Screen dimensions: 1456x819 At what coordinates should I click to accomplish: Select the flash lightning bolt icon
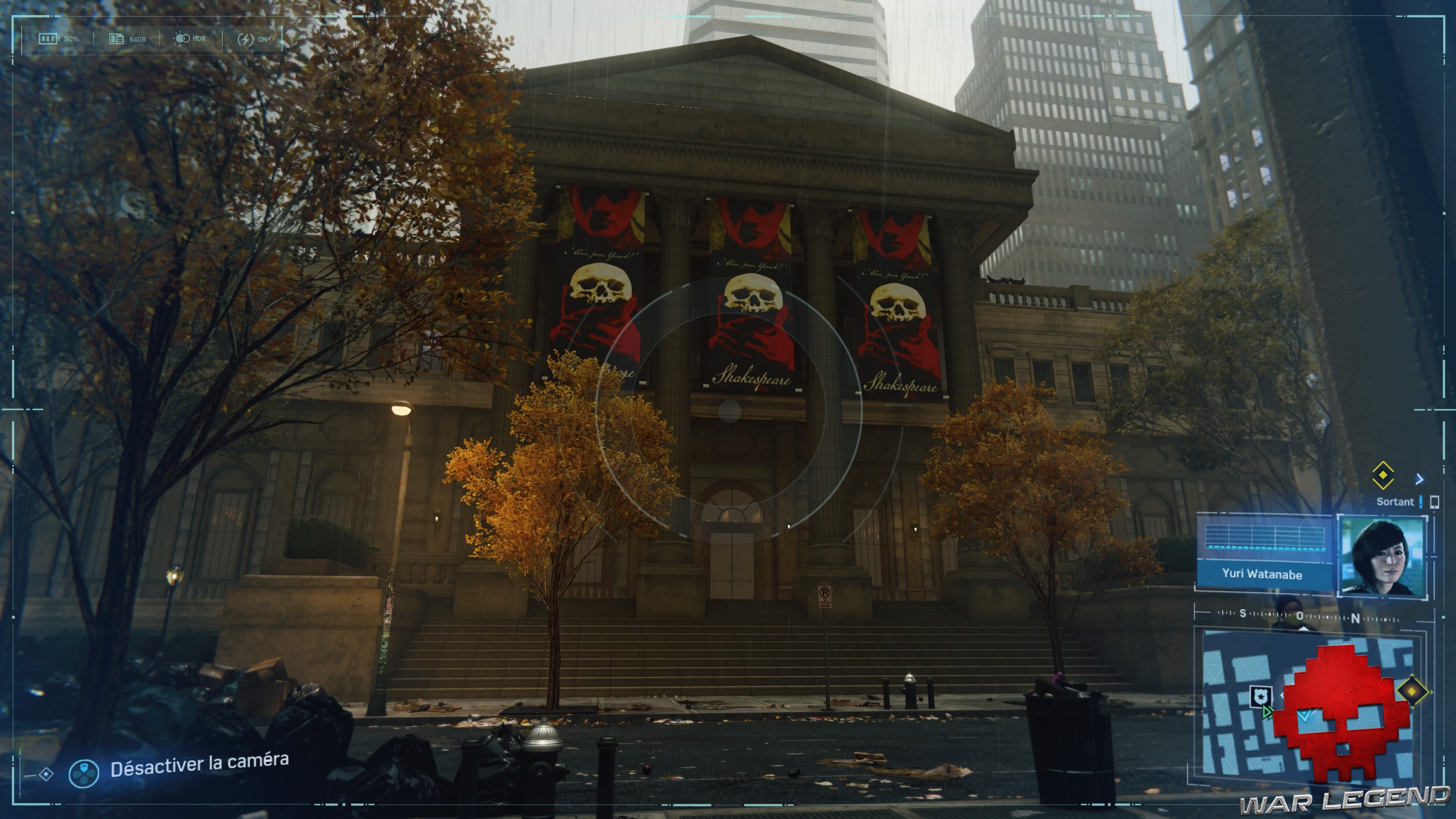246,39
